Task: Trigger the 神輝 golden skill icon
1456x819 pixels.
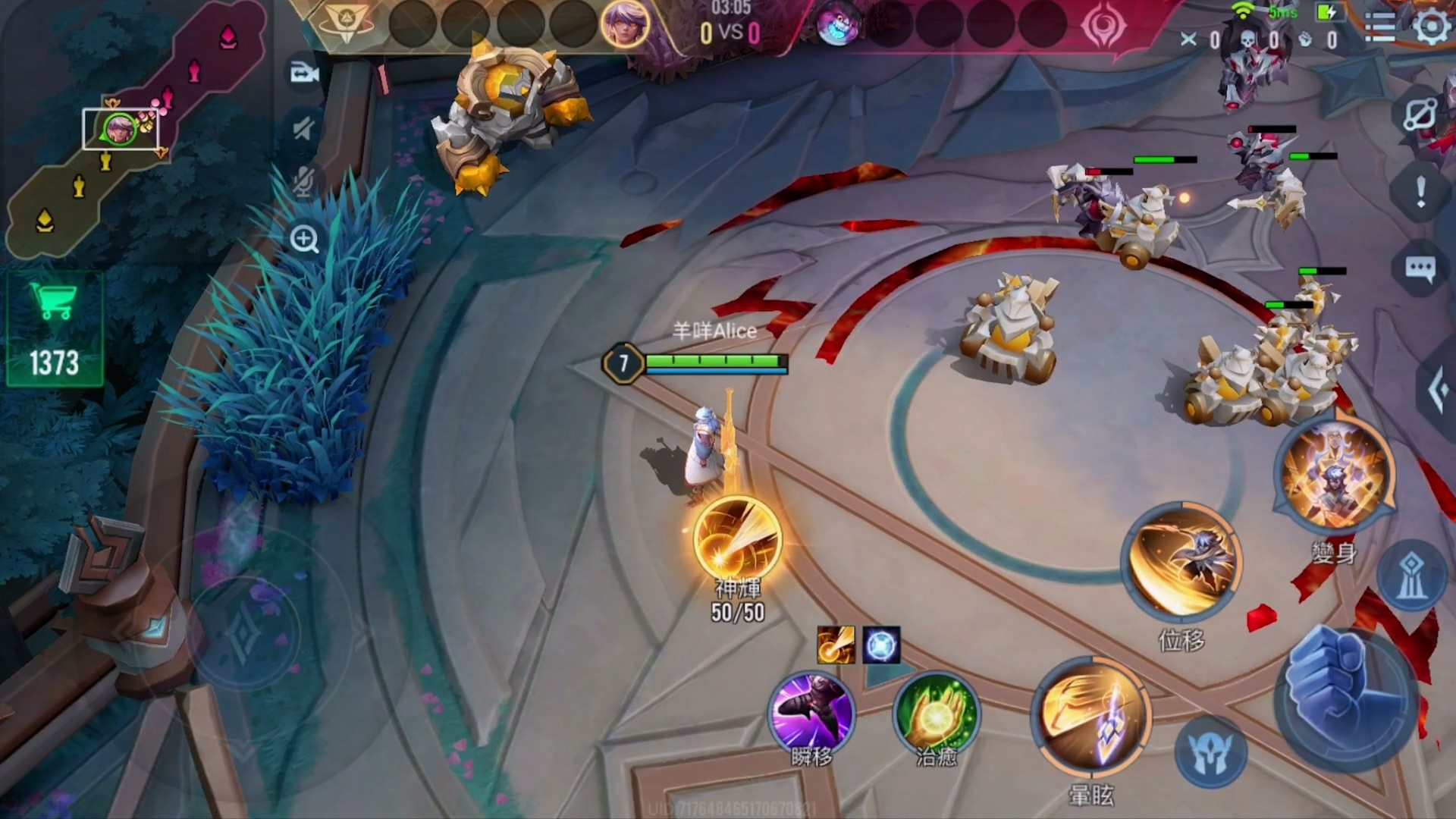Action: click(736, 540)
